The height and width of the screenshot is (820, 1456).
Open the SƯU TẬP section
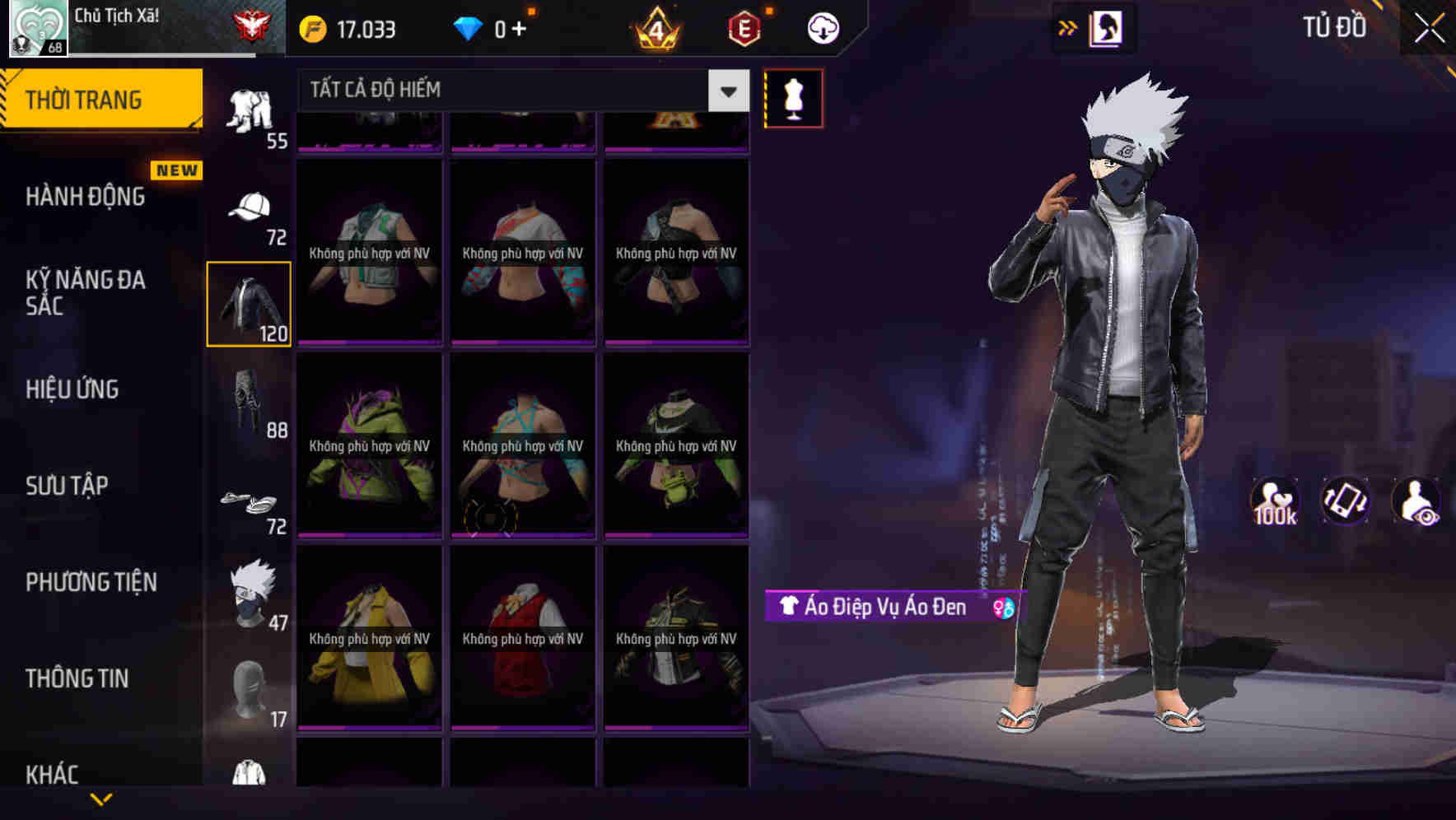pos(68,486)
